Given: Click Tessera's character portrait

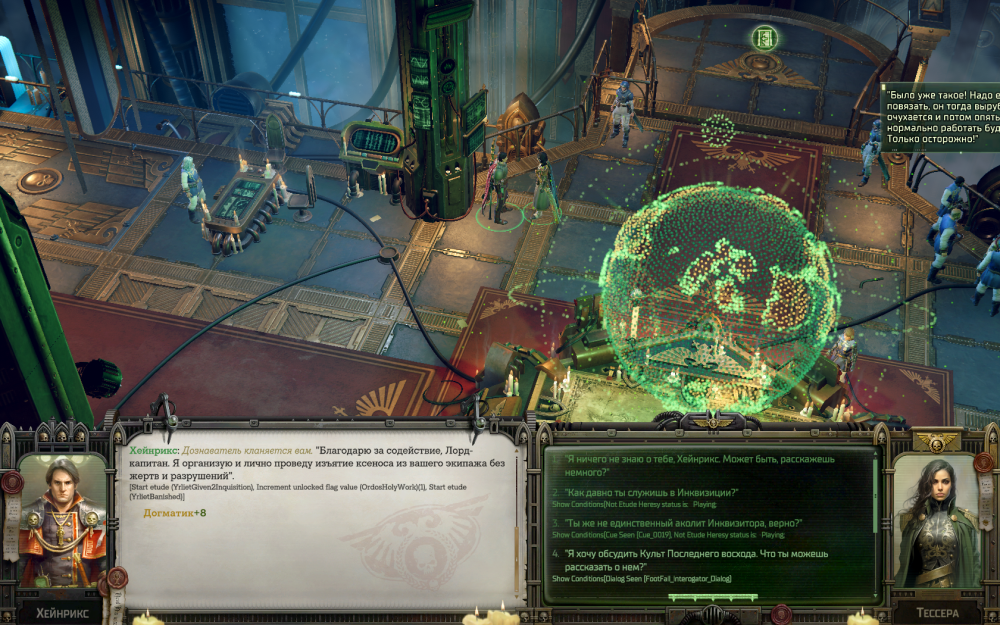Looking at the screenshot, I should pos(936,523).
